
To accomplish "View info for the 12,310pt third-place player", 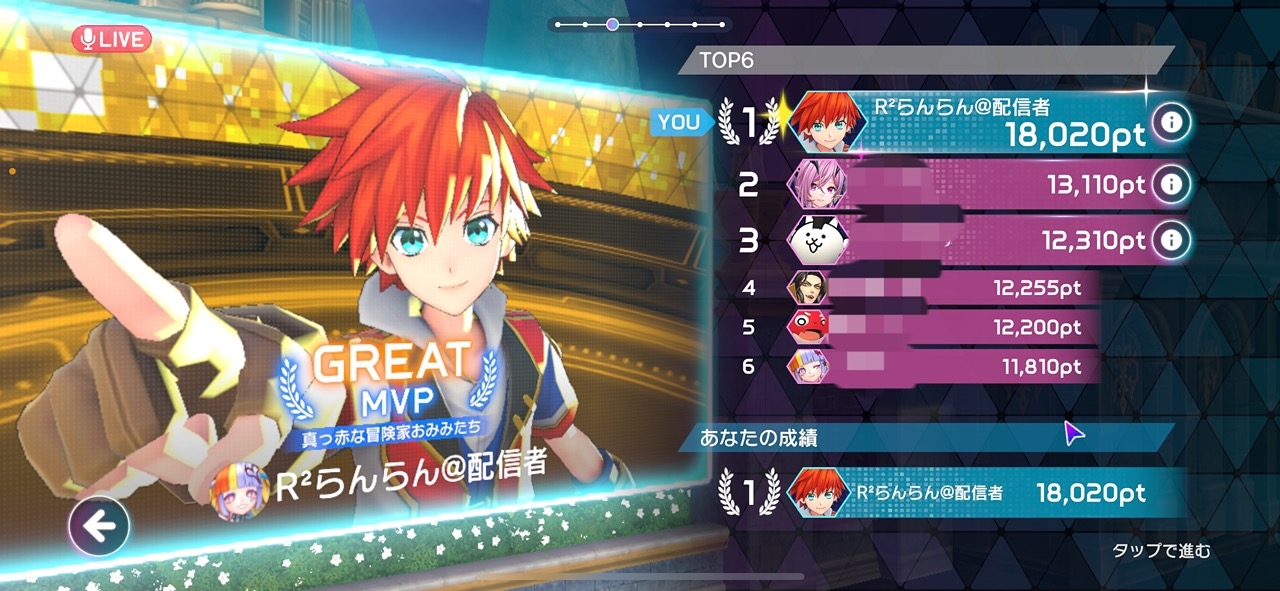I will 1169,240.
